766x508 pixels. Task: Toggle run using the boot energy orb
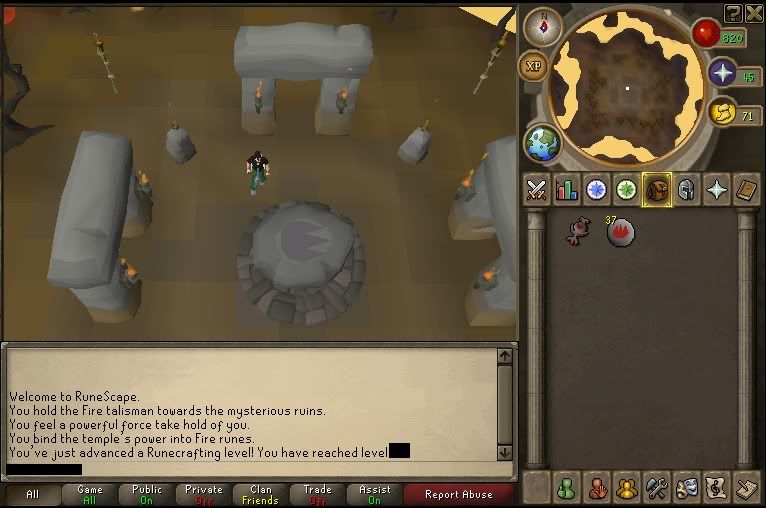tap(723, 113)
